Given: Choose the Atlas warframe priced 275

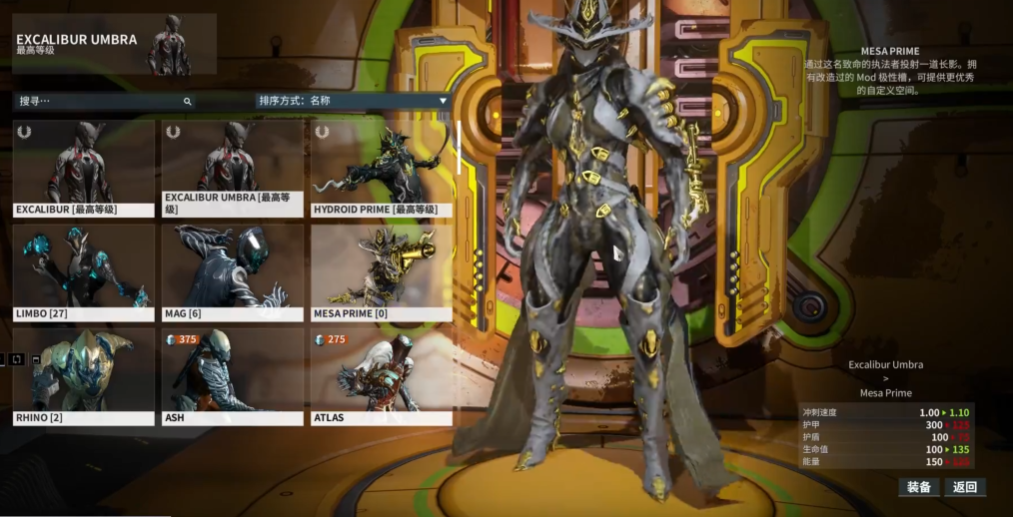Looking at the screenshot, I should click(x=380, y=376).
